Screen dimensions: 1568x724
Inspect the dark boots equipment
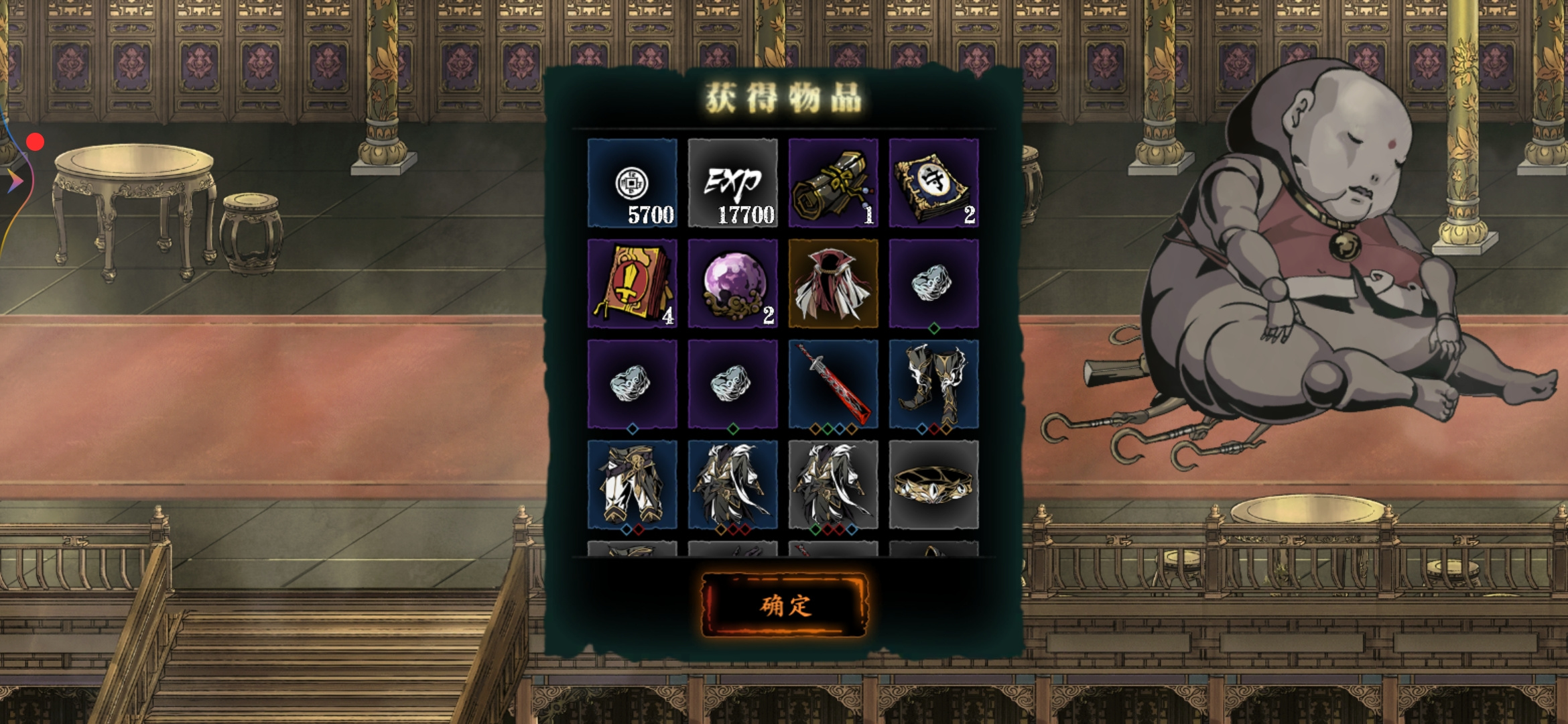point(933,384)
